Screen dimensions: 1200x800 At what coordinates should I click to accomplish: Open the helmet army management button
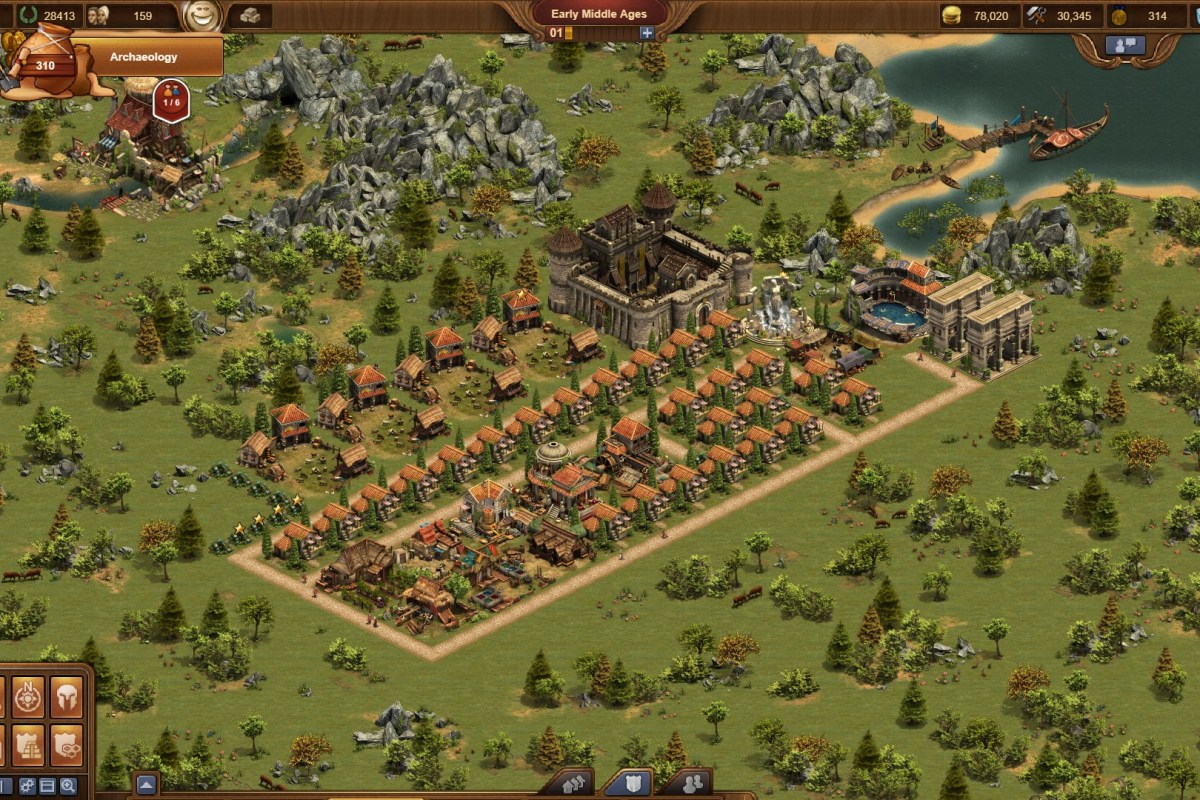pyautogui.click(x=67, y=697)
